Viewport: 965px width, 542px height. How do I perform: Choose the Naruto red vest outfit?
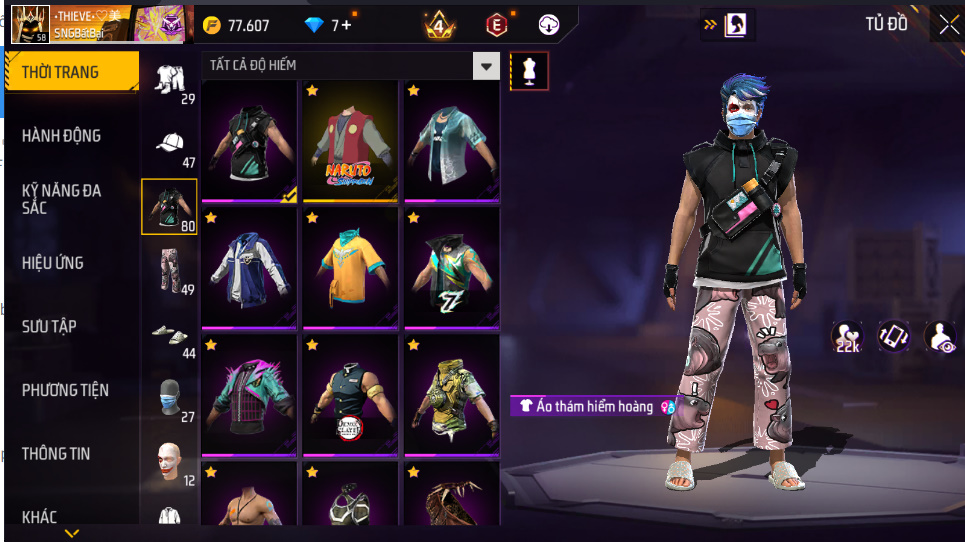pos(350,140)
